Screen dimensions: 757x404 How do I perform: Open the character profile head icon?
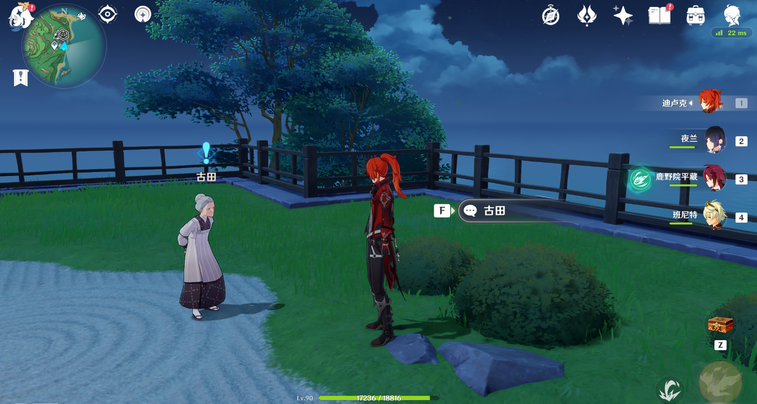[x=733, y=15]
